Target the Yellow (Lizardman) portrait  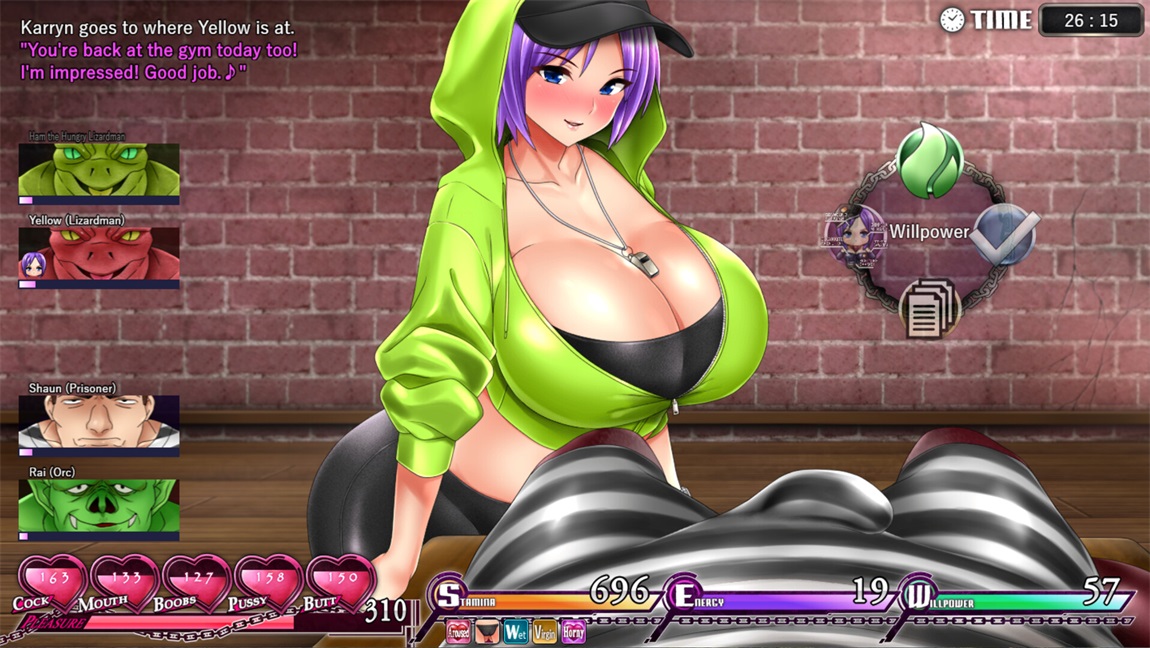point(99,253)
